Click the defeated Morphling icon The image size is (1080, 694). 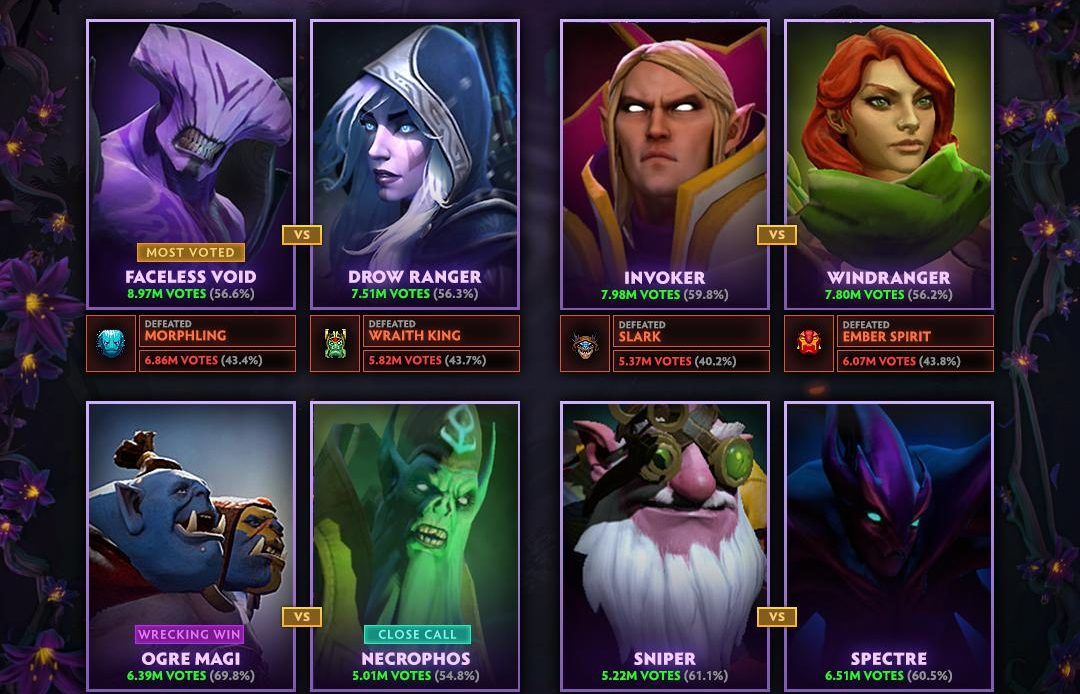[x=111, y=344]
